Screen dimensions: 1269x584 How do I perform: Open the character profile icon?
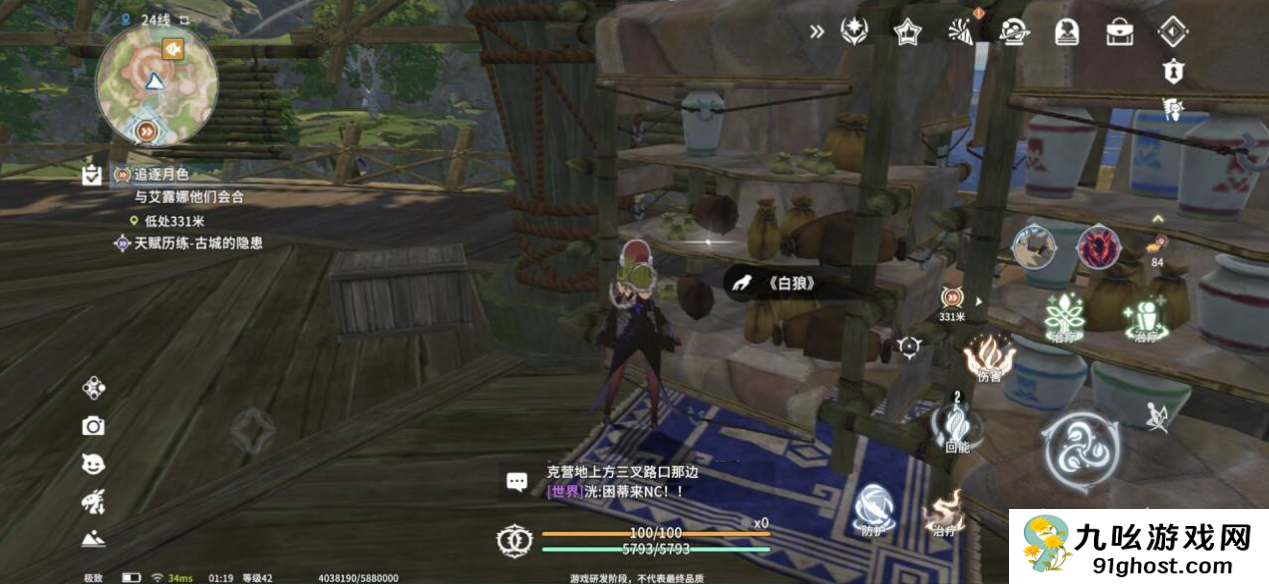(x=1066, y=31)
